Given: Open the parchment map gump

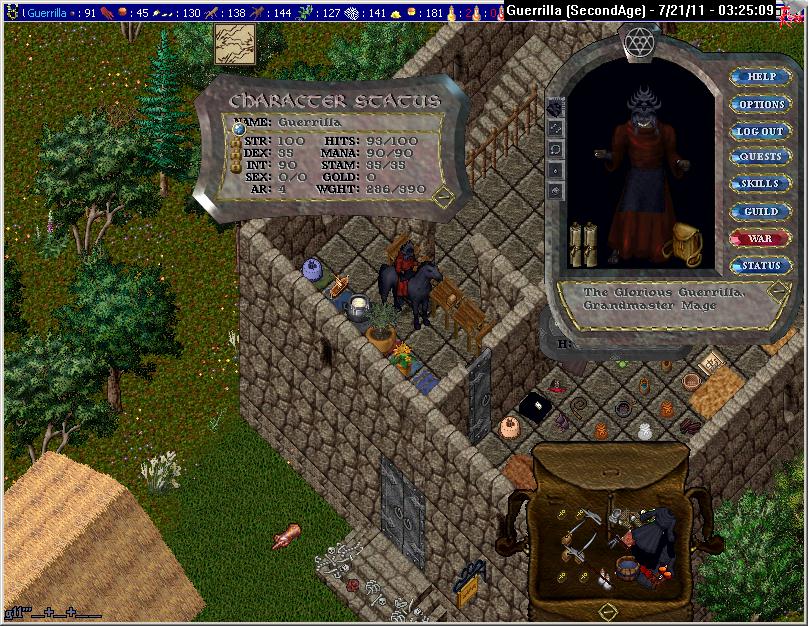Looking at the screenshot, I should [236, 43].
